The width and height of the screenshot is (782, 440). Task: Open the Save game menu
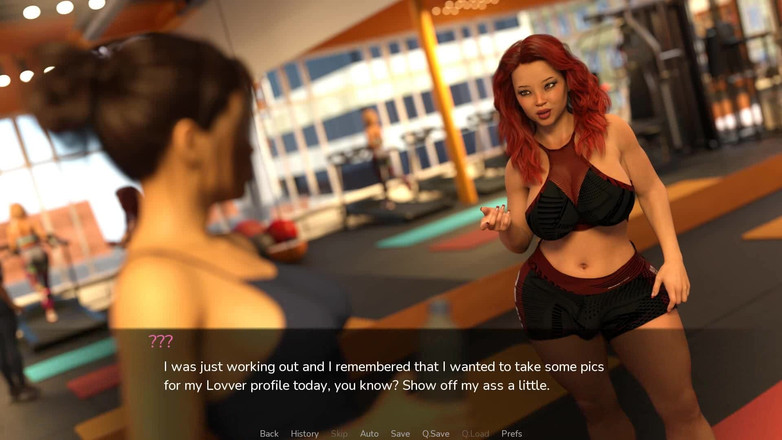[400, 434]
